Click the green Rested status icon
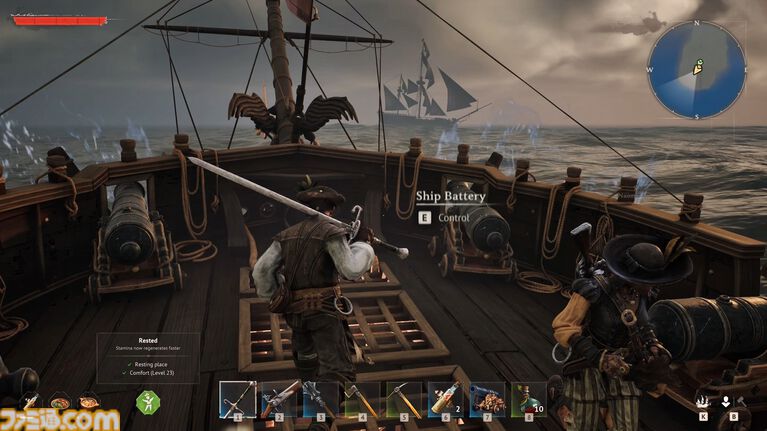The height and width of the screenshot is (431, 767). tap(148, 402)
